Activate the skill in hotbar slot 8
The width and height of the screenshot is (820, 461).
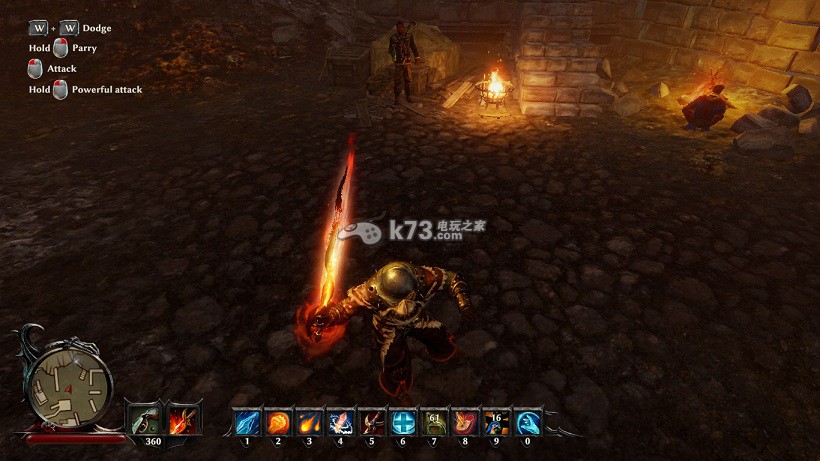[465, 422]
